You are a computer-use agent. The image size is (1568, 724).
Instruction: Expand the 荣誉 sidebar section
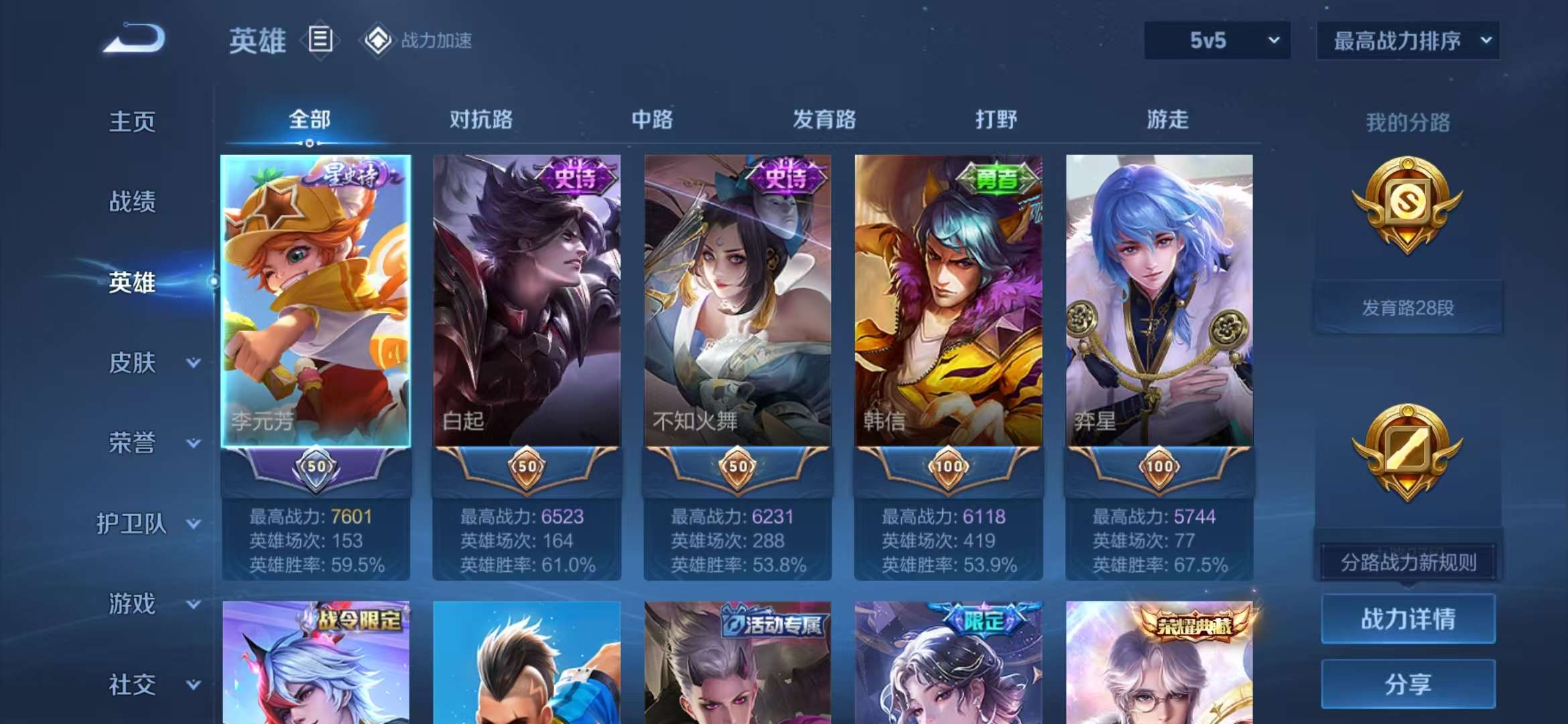133,444
